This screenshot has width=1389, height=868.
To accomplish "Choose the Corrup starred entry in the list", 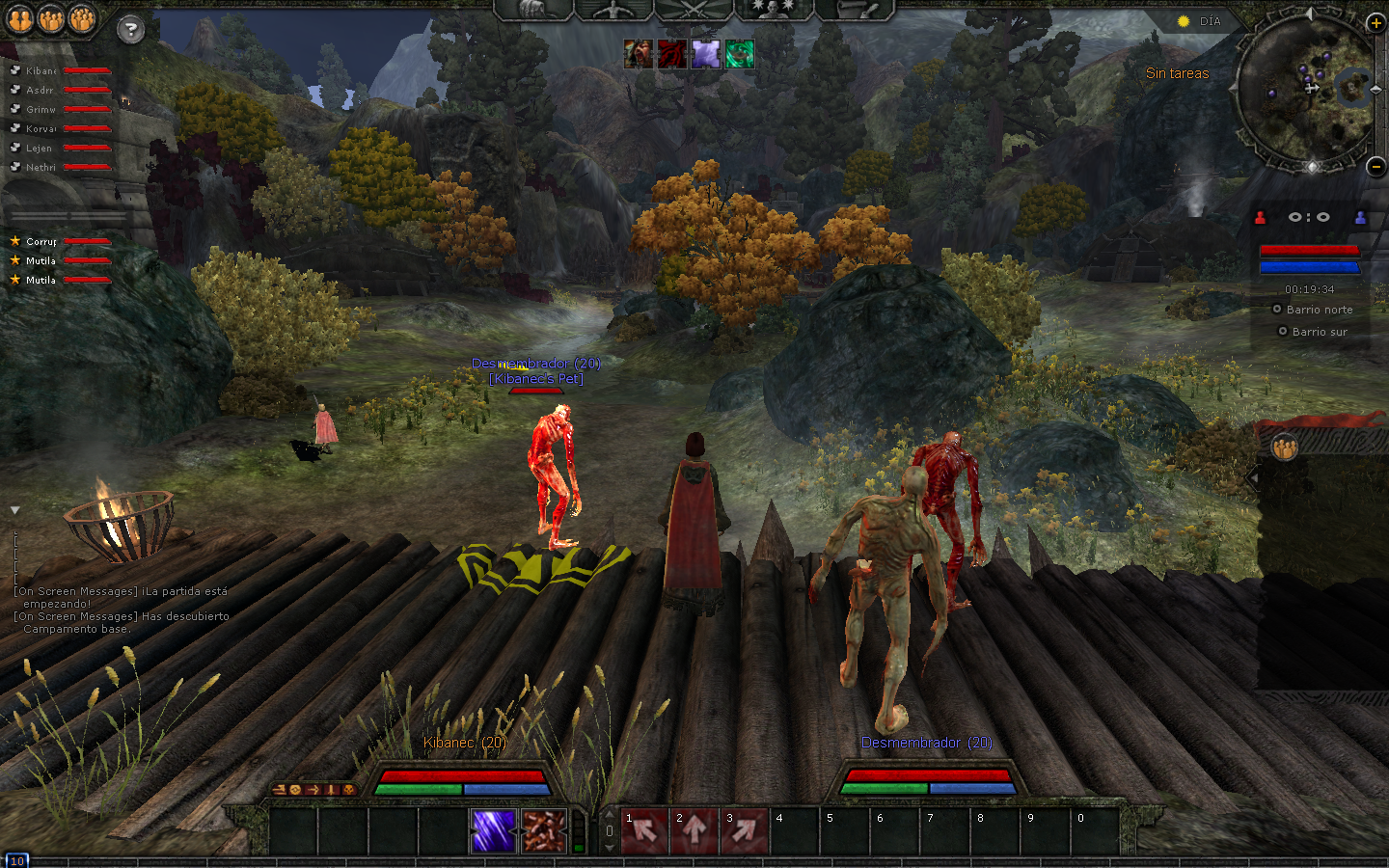I will click(x=41, y=242).
